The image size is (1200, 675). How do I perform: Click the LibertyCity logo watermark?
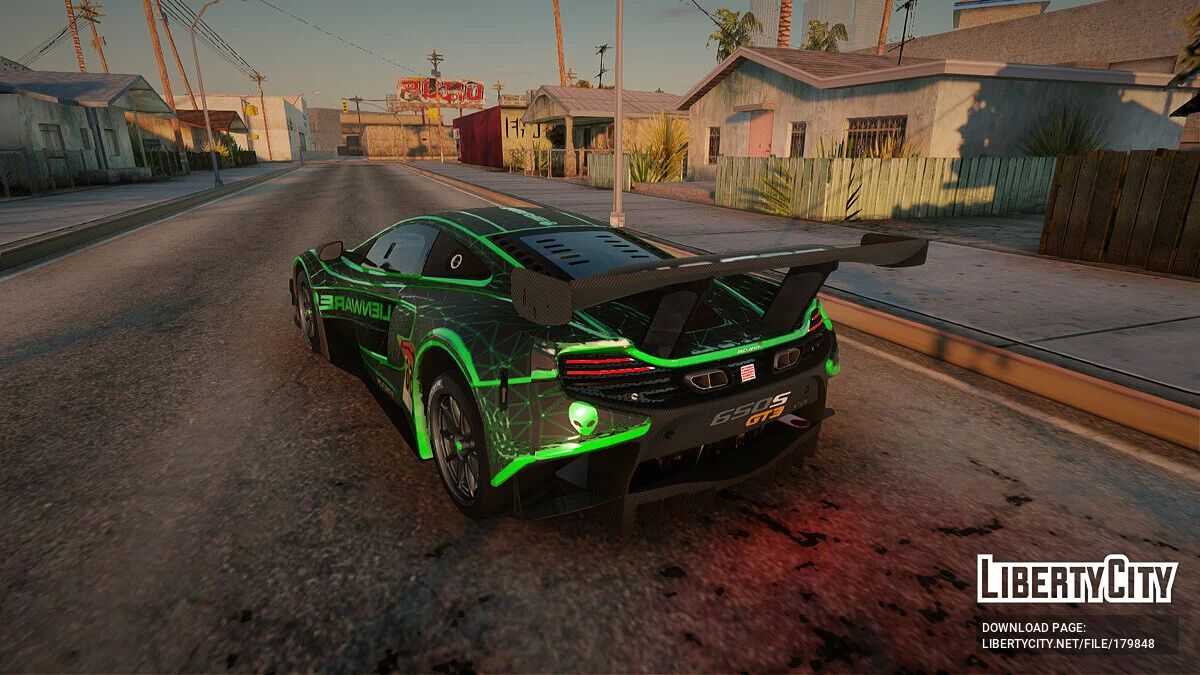[x=1076, y=579]
